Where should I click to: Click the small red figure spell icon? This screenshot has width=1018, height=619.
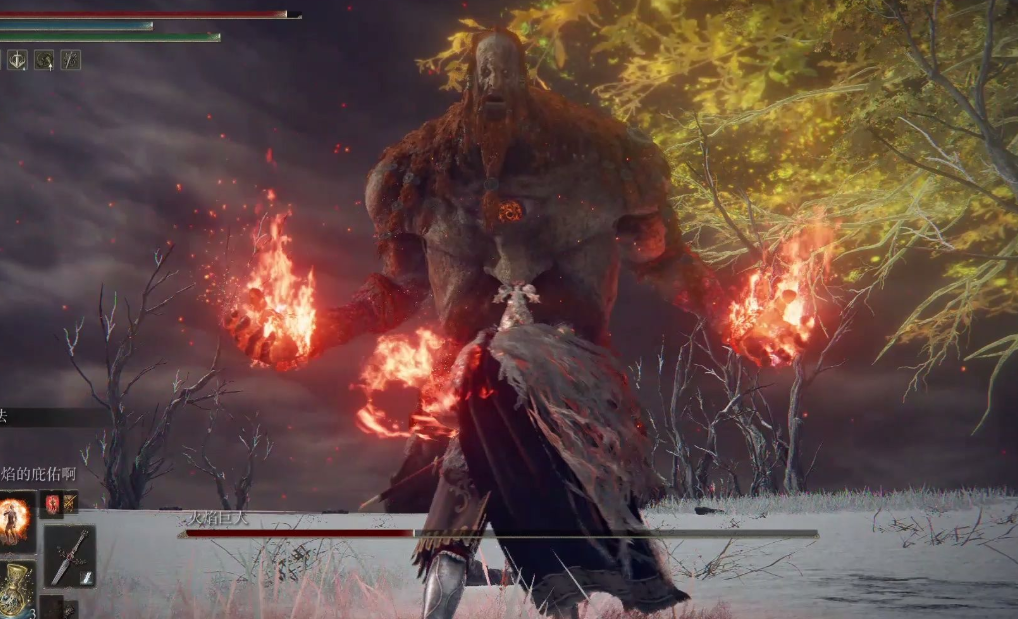(x=52, y=504)
